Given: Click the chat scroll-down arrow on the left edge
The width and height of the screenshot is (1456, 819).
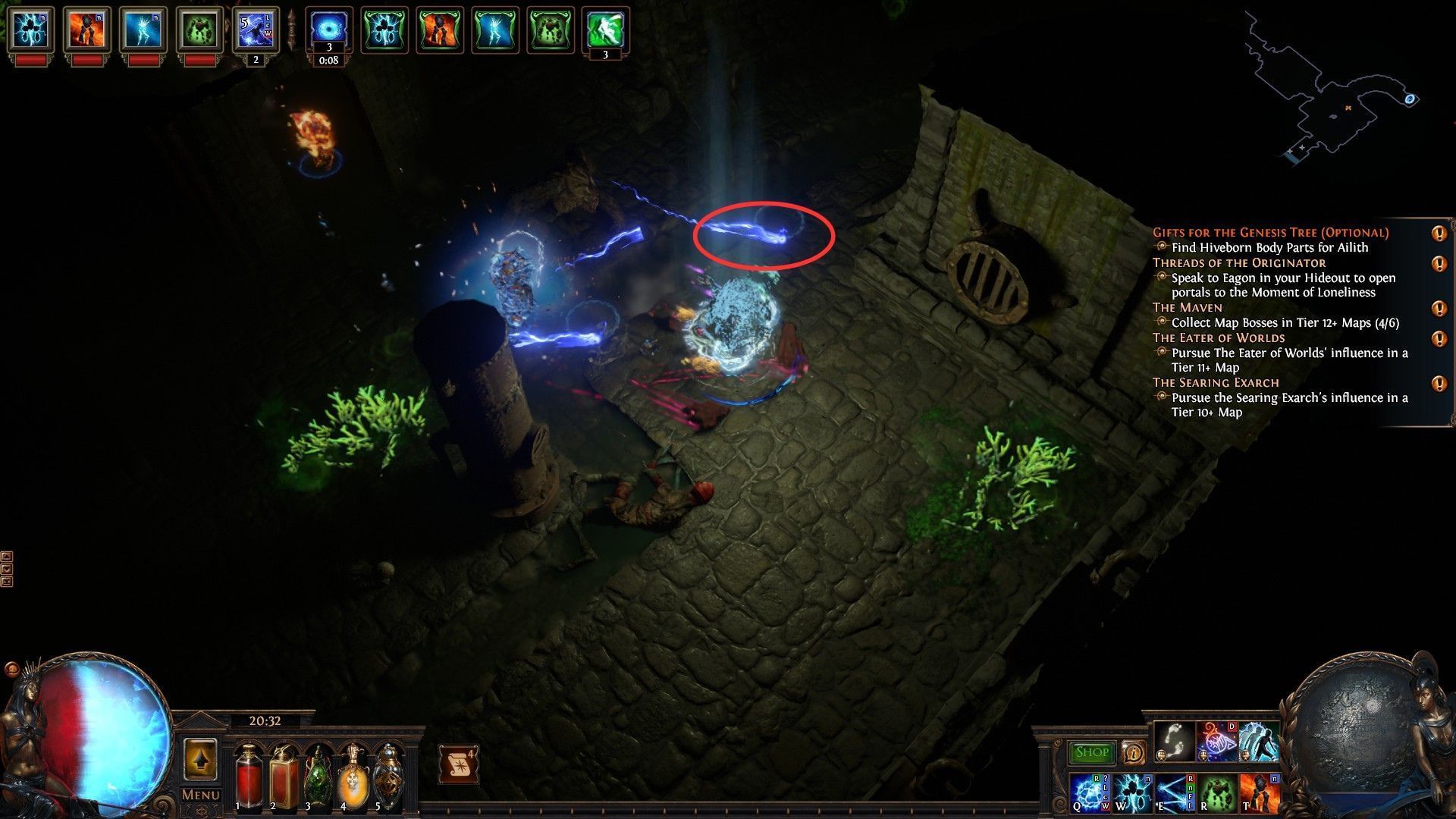Looking at the screenshot, I should pos(7,569).
